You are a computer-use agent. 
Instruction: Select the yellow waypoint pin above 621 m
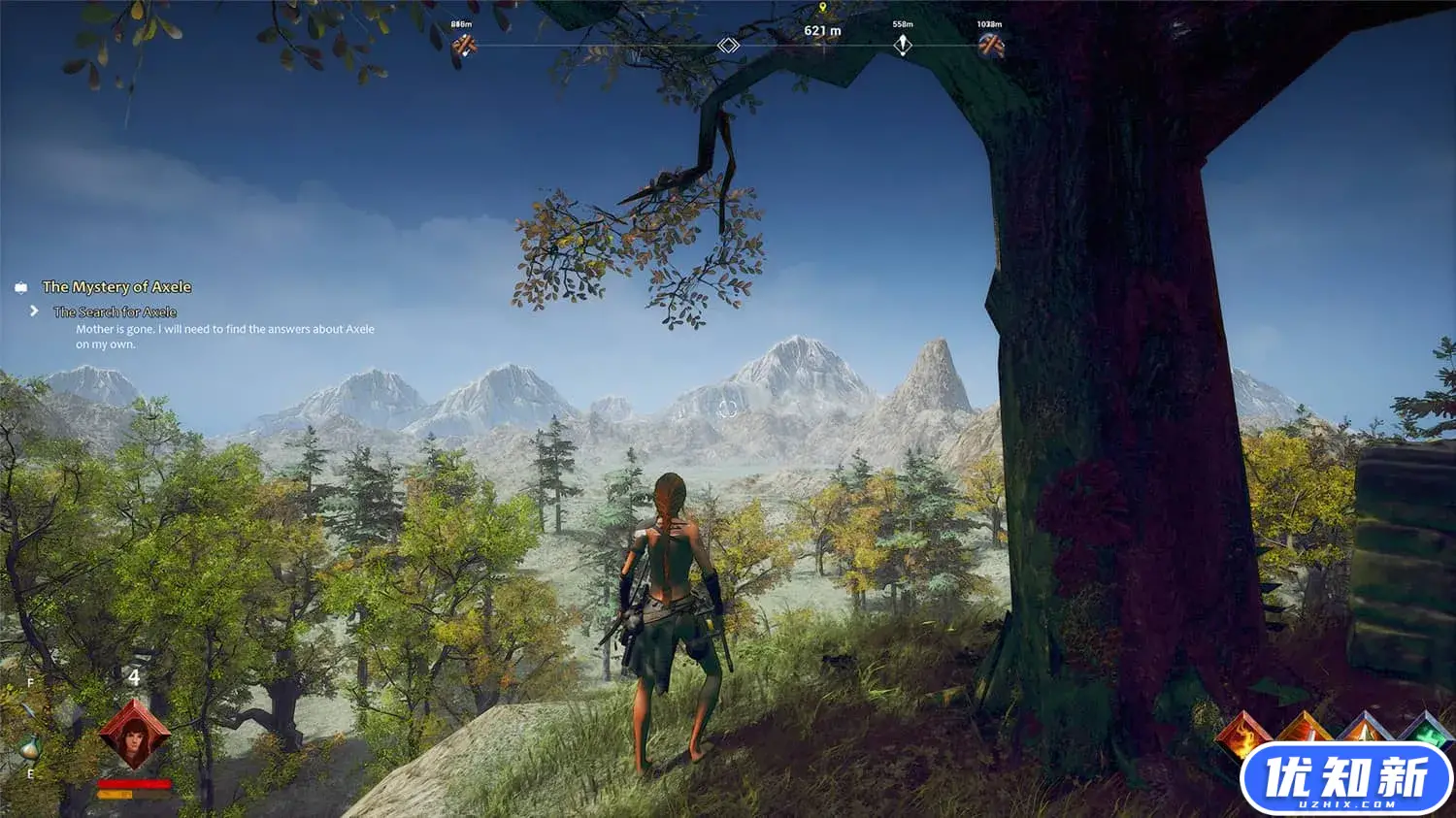(822, 8)
